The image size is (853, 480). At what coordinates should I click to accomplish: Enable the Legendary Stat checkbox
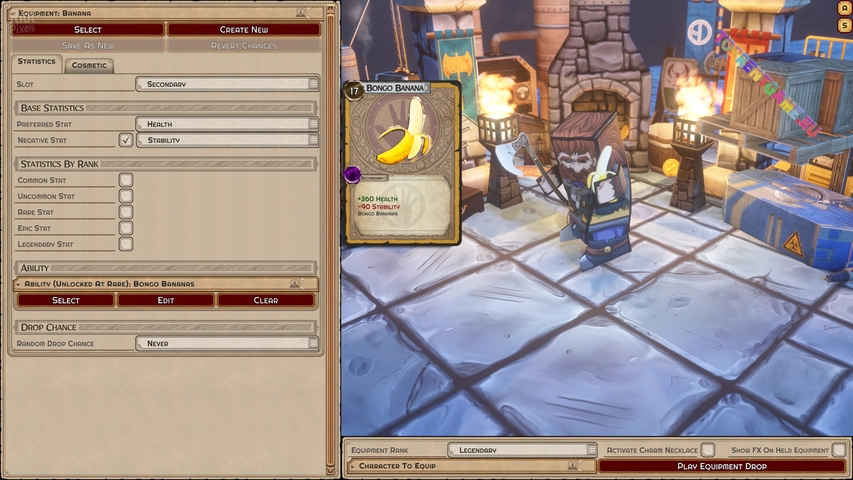pyautogui.click(x=126, y=244)
